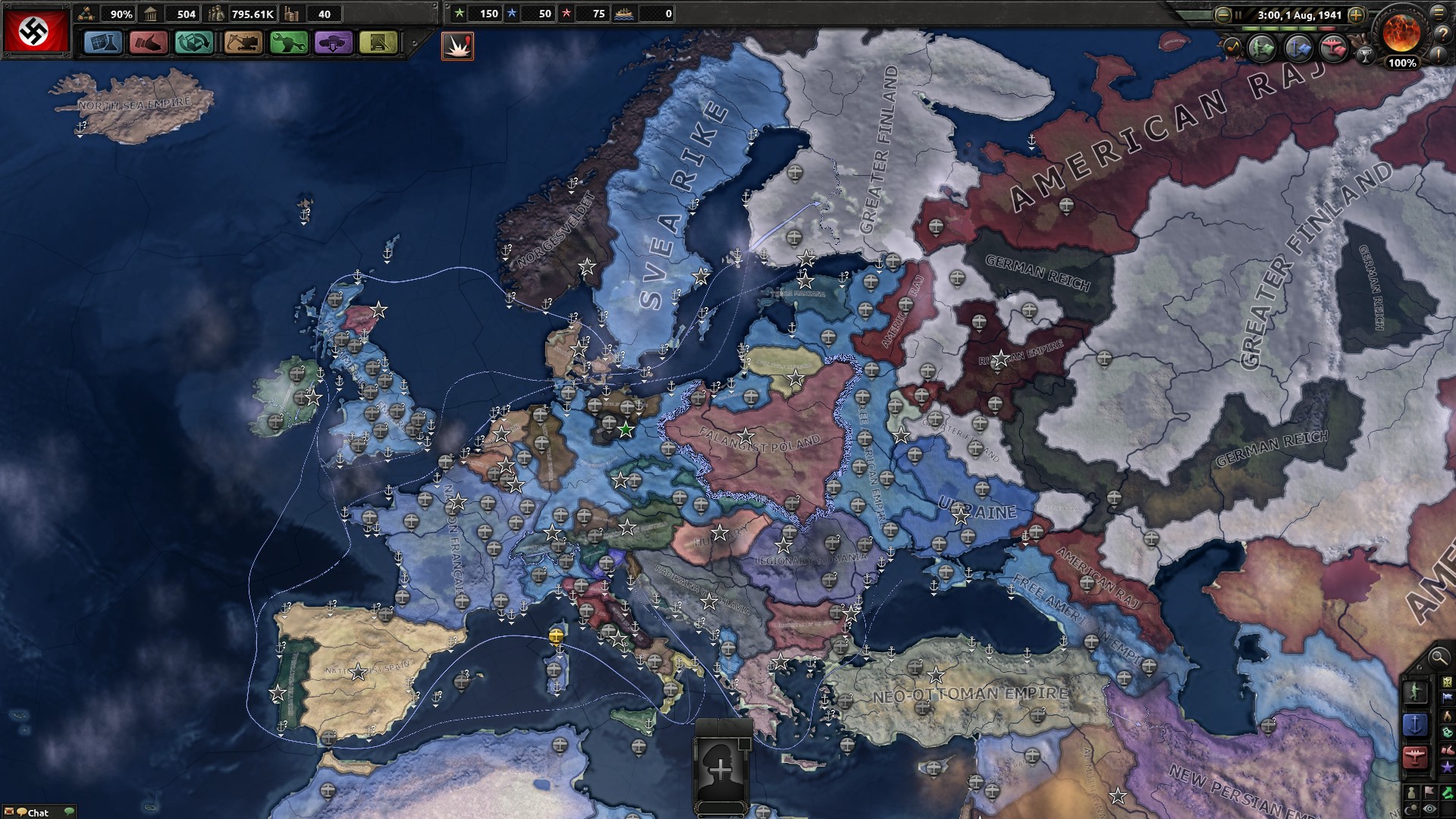
Task: Open the naval overview anchor icon
Action: tap(1298, 47)
